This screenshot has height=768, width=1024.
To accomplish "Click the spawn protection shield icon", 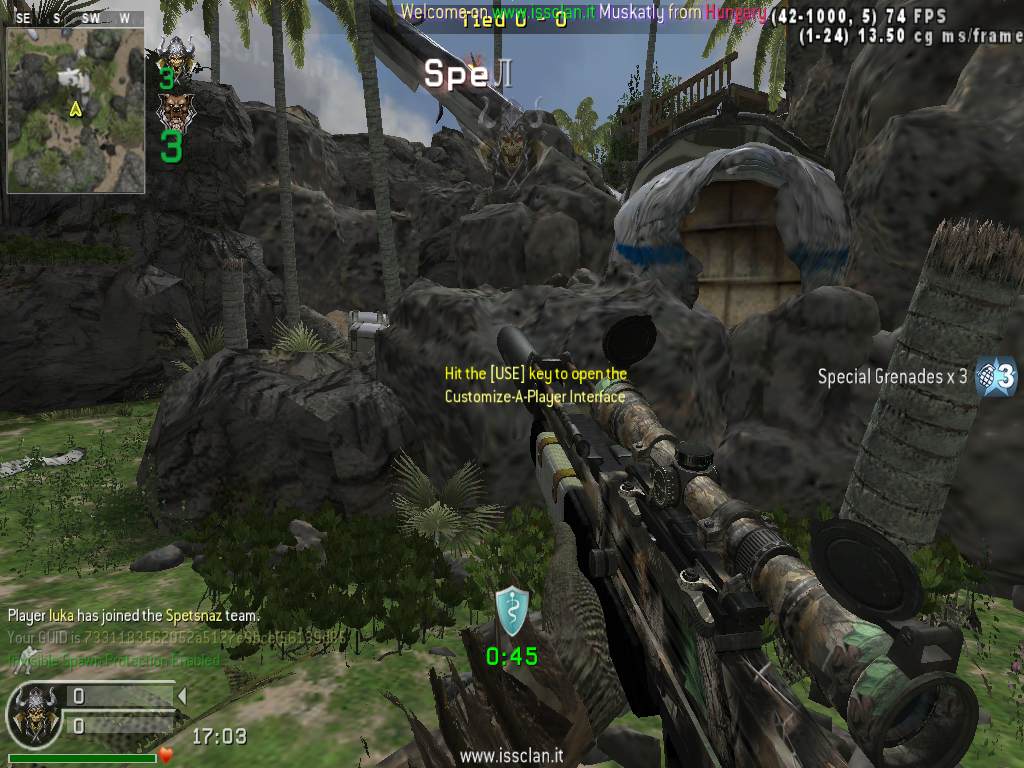I will click(512, 612).
